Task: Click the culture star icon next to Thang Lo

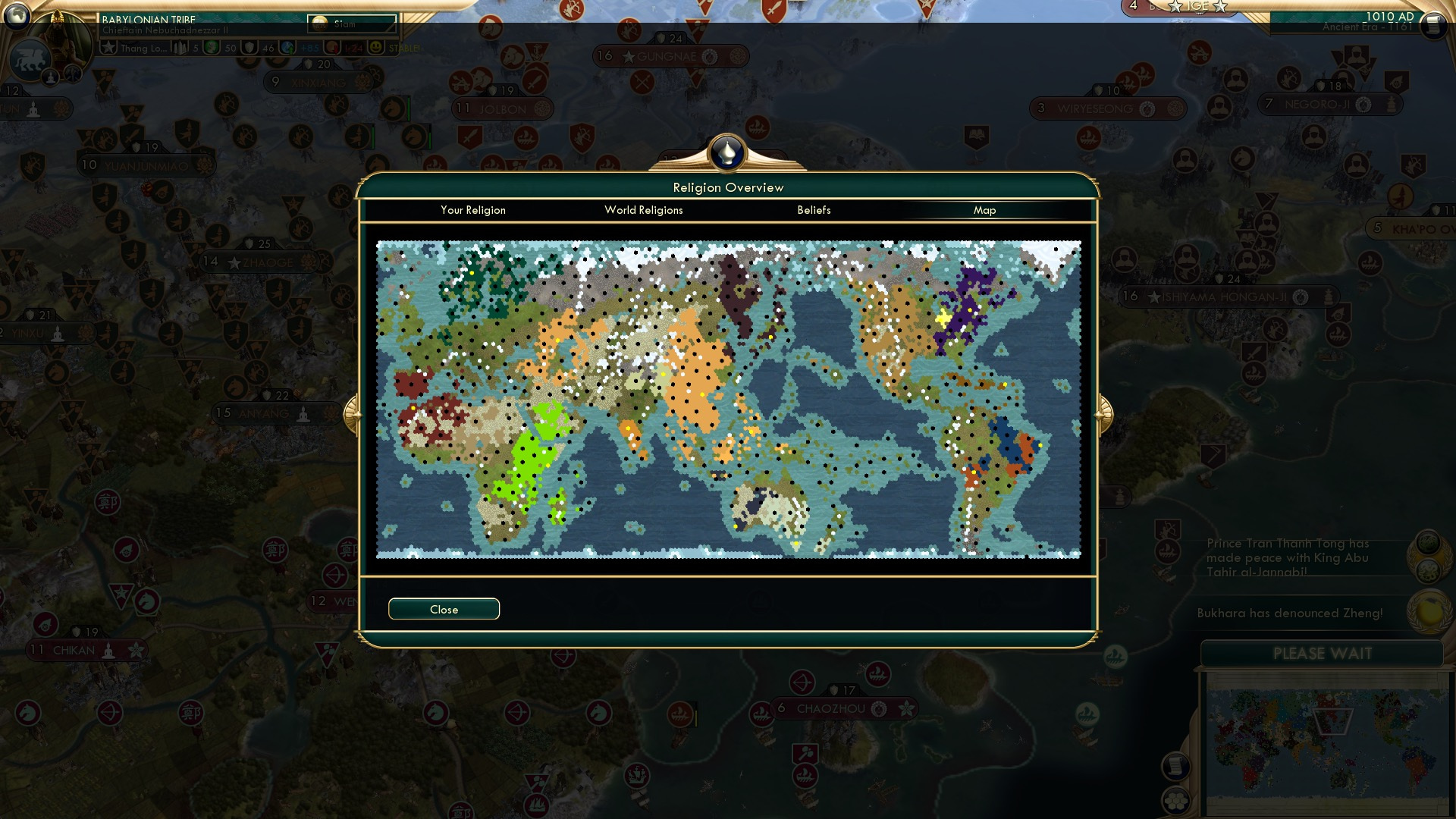Action: 108,49
